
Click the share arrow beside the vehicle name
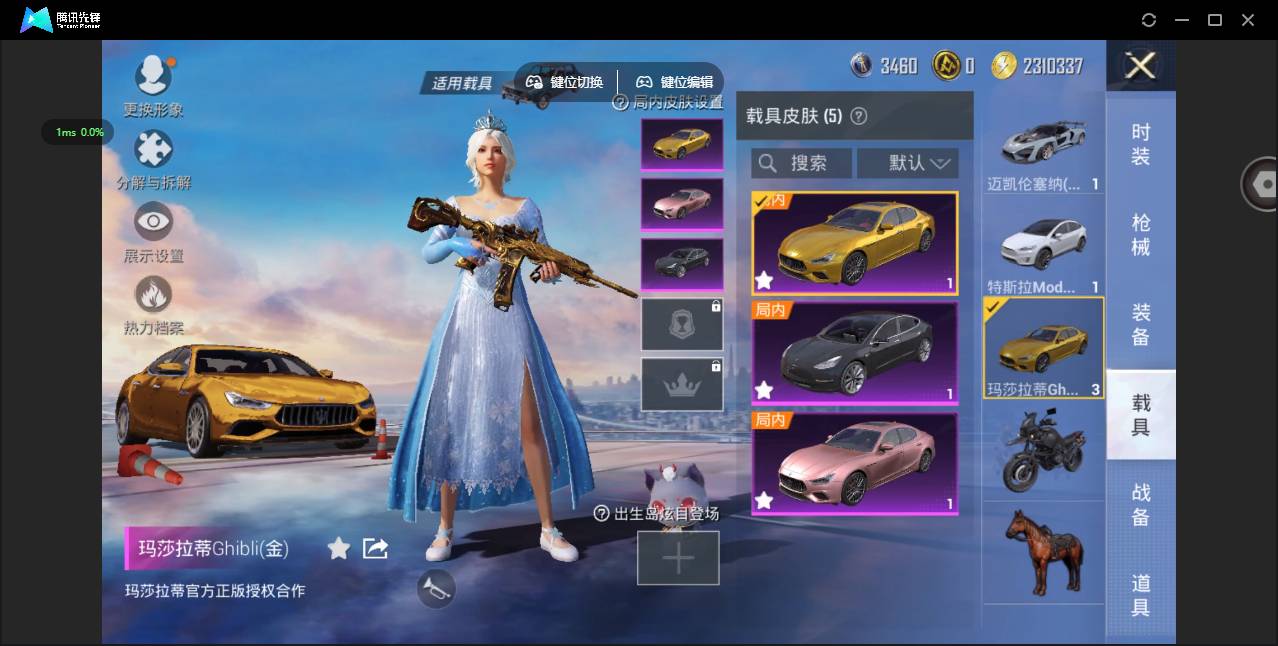point(375,548)
